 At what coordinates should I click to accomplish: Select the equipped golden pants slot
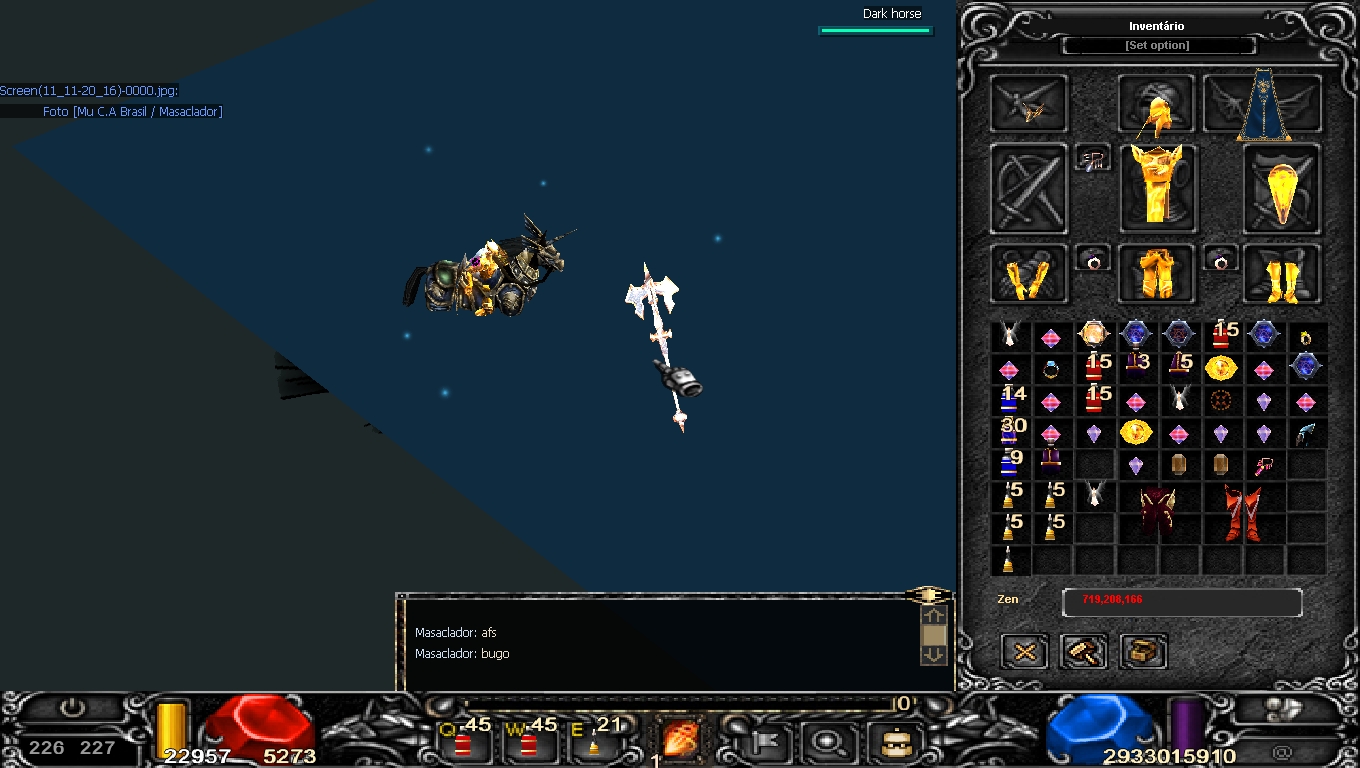pos(1156,274)
